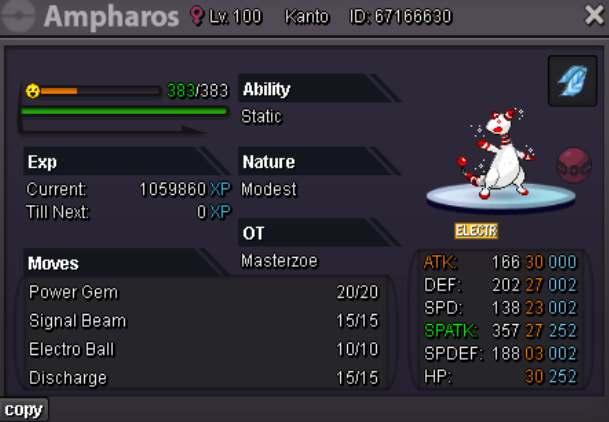The height and width of the screenshot is (422, 609).
Task: Click the Electric type badge
Action: pos(476,231)
